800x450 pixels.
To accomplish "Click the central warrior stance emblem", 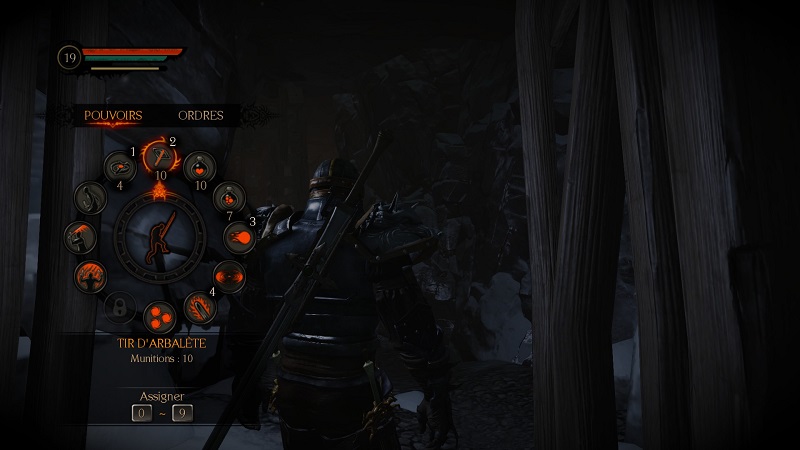I will (159, 236).
